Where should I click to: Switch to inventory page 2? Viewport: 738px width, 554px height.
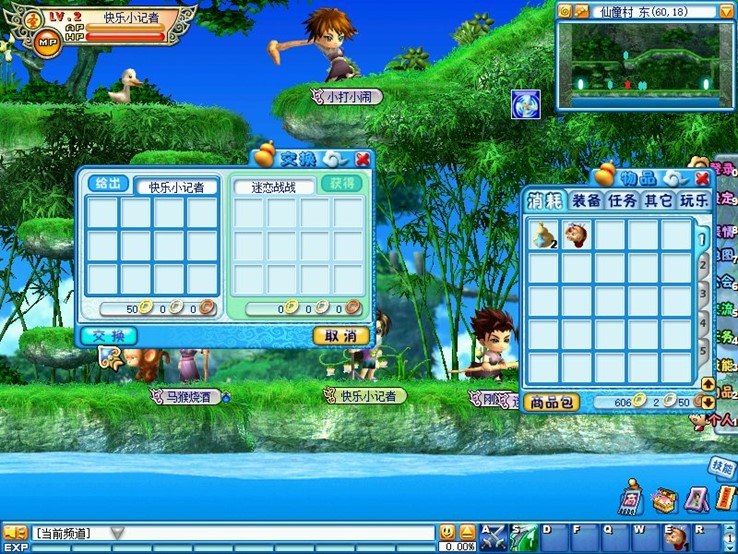(704, 267)
